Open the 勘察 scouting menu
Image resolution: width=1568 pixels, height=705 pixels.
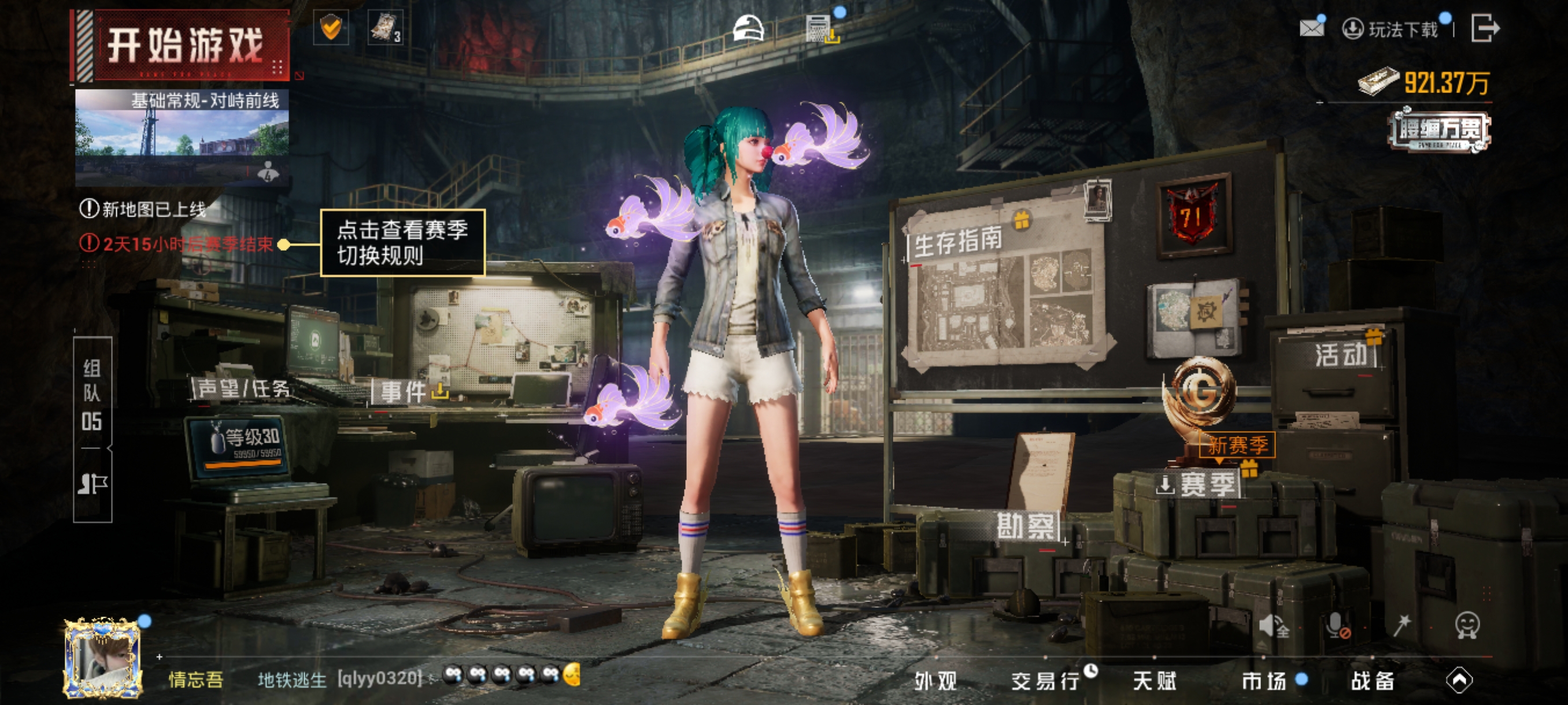(1025, 526)
